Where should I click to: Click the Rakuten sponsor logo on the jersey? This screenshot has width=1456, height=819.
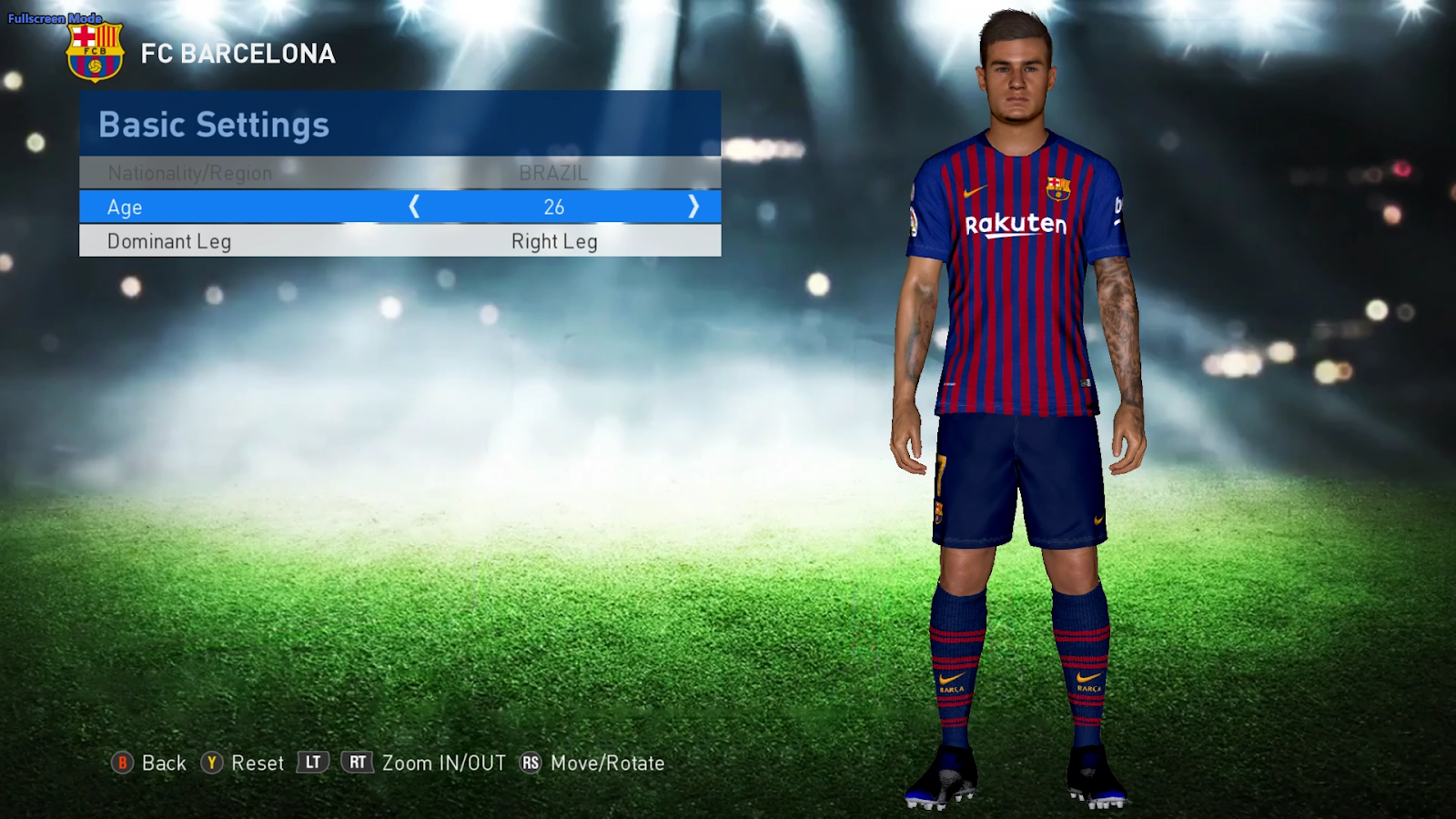1014,224
